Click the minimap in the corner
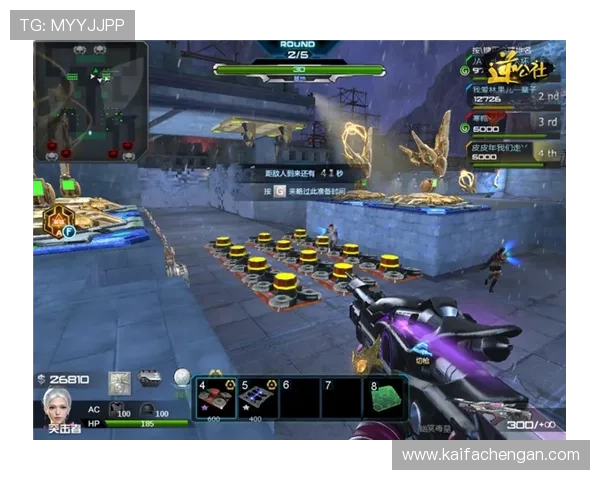This screenshot has height=480, width=600. tap(91, 101)
